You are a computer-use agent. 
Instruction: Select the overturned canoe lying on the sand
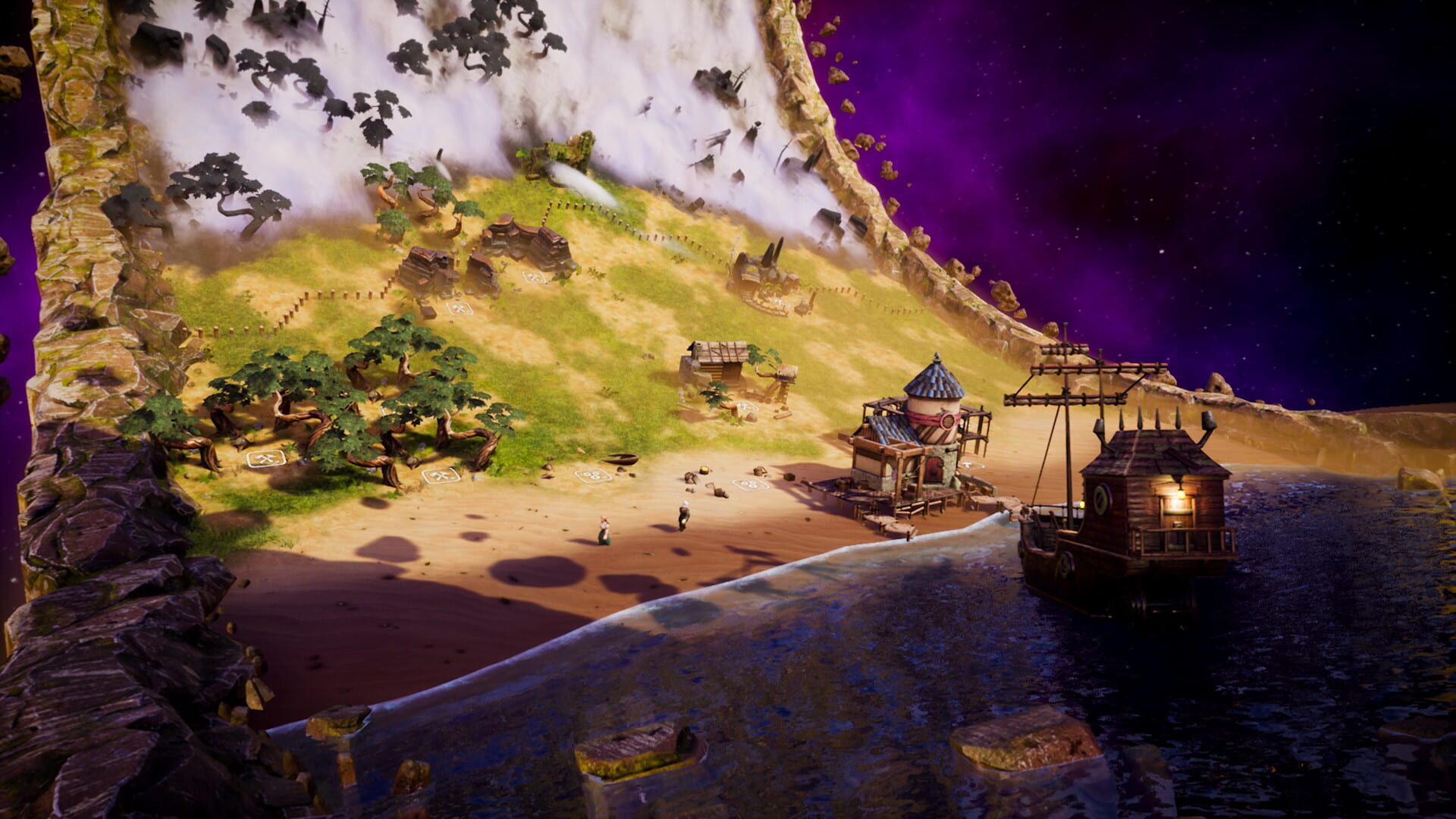pos(622,460)
